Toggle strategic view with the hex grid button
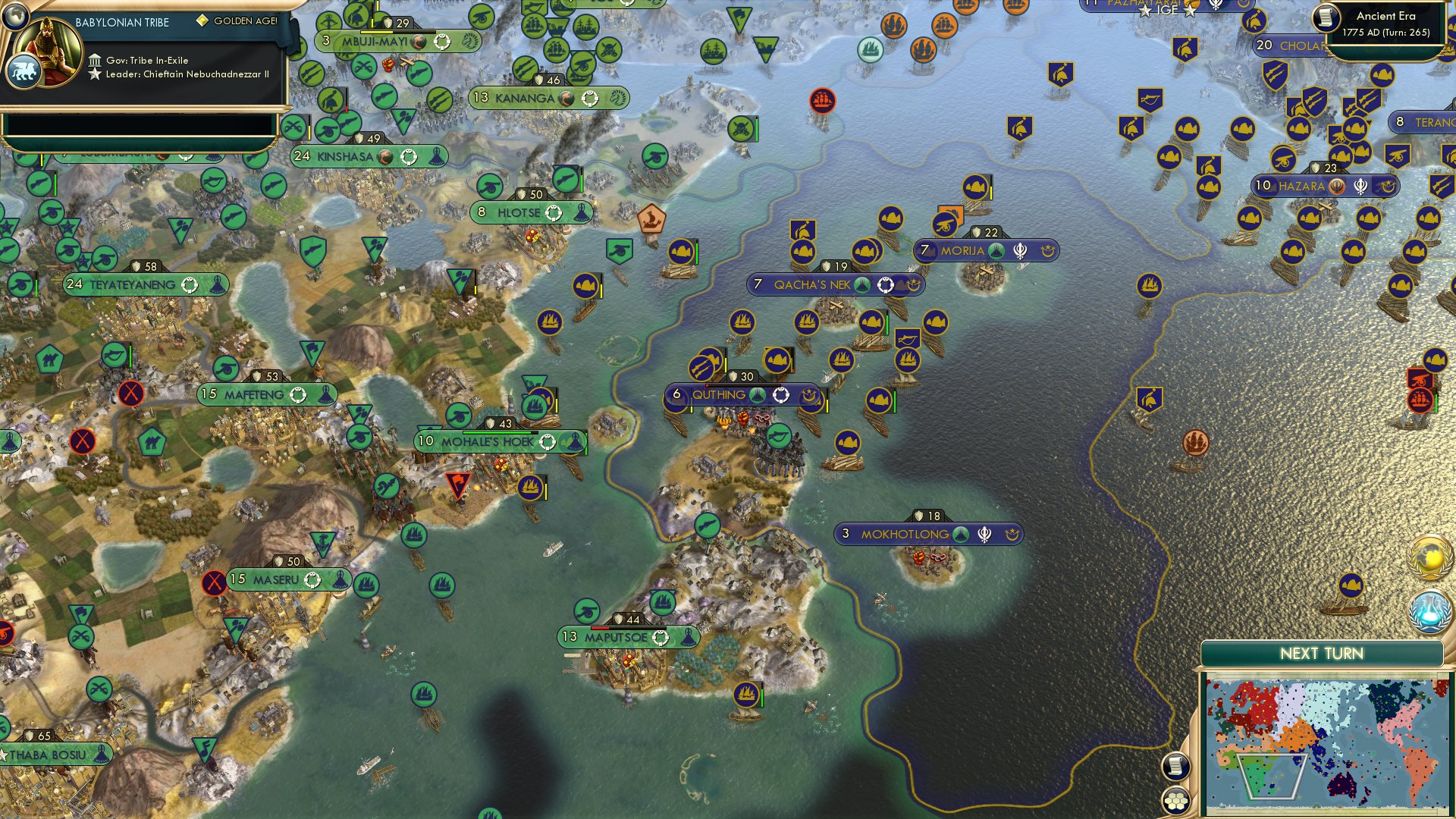This screenshot has height=819, width=1456. (1176, 799)
